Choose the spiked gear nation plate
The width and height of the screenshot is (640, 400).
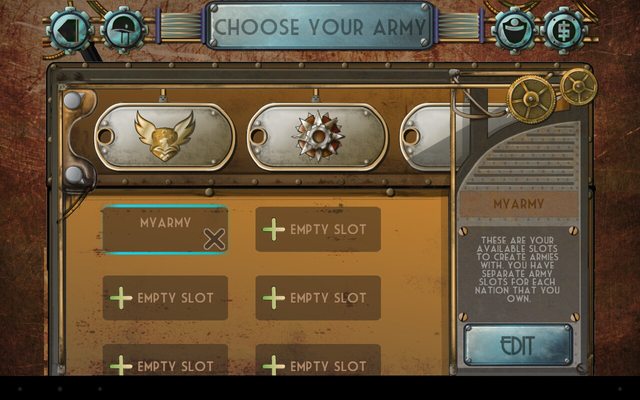point(317,137)
